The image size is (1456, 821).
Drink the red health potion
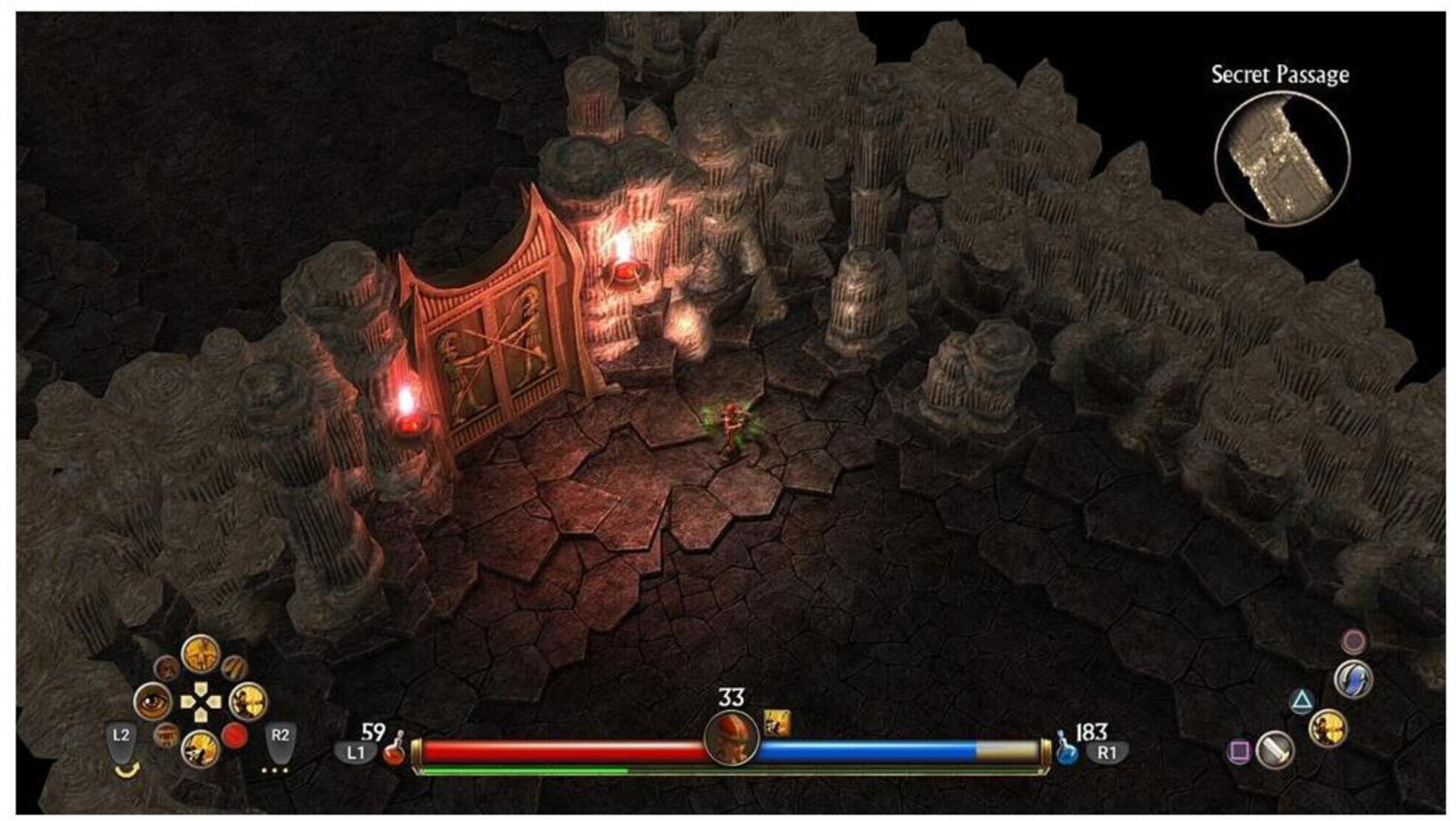pos(393,749)
